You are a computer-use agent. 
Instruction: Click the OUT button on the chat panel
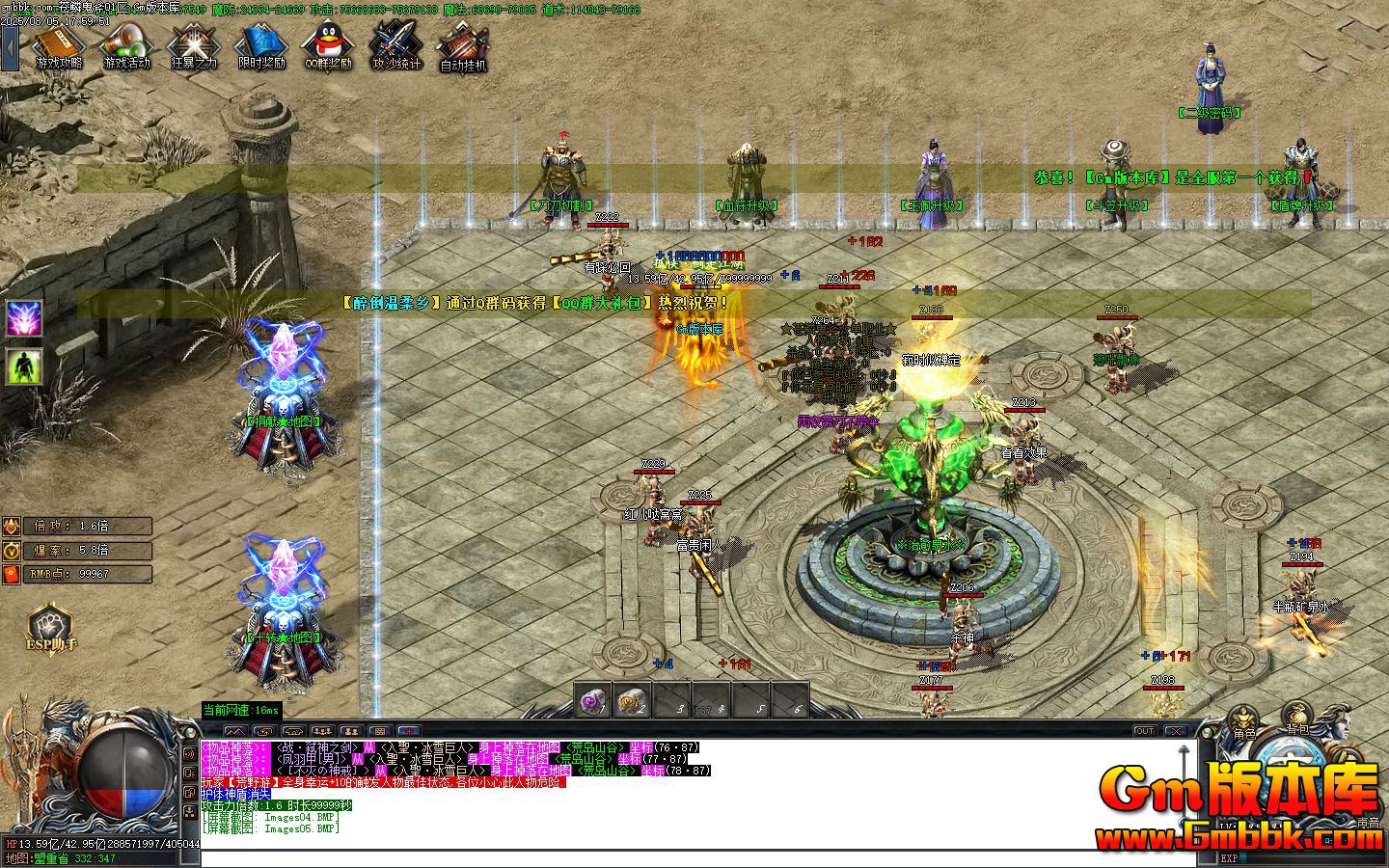click(x=1145, y=731)
